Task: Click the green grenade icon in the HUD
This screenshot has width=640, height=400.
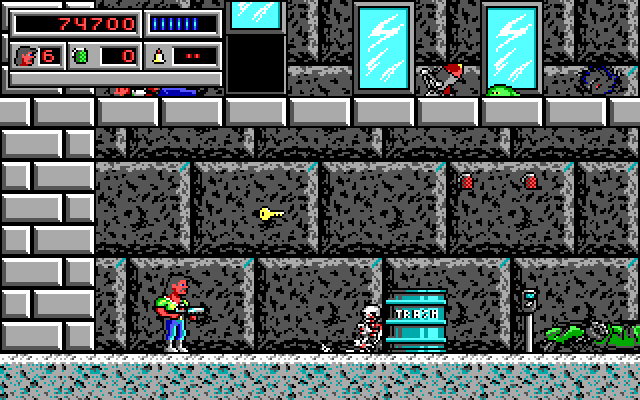Action: [81, 55]
